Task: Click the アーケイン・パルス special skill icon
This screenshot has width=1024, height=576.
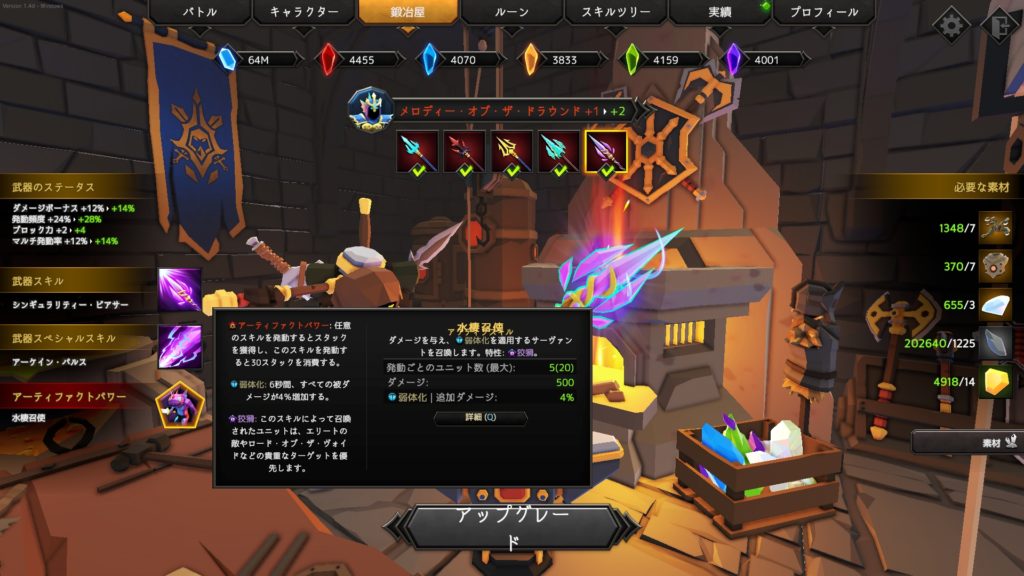Action: 180,346
